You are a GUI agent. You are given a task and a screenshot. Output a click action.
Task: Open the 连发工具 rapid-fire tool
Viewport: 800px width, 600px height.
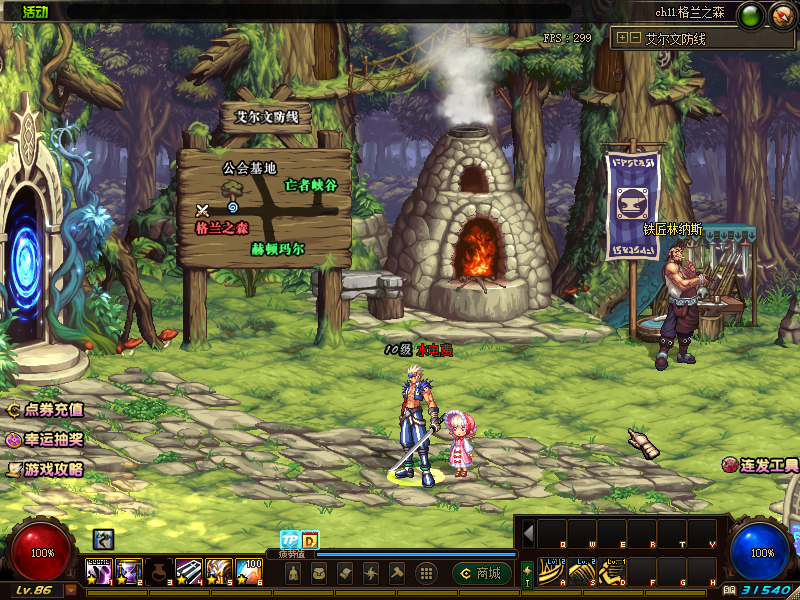[x=762, y=465]
